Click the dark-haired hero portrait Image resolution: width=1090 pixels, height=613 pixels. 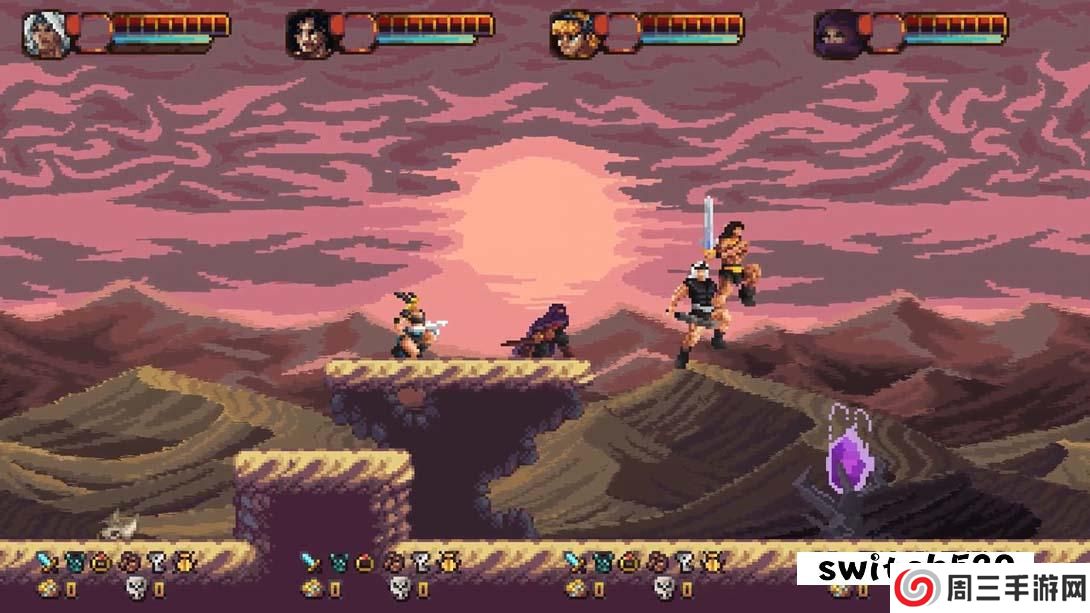(x=307, y=33)
